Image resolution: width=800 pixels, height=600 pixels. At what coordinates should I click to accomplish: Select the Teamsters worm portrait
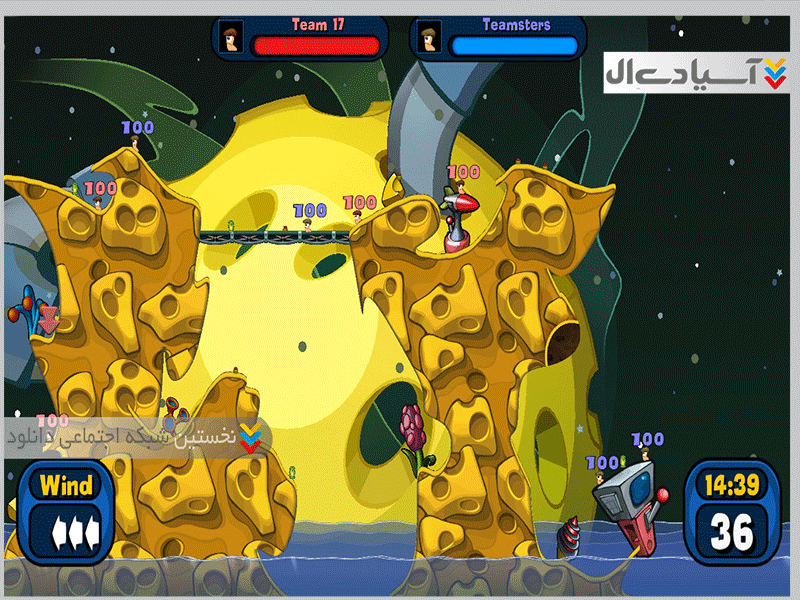click(x=429, y=36)
